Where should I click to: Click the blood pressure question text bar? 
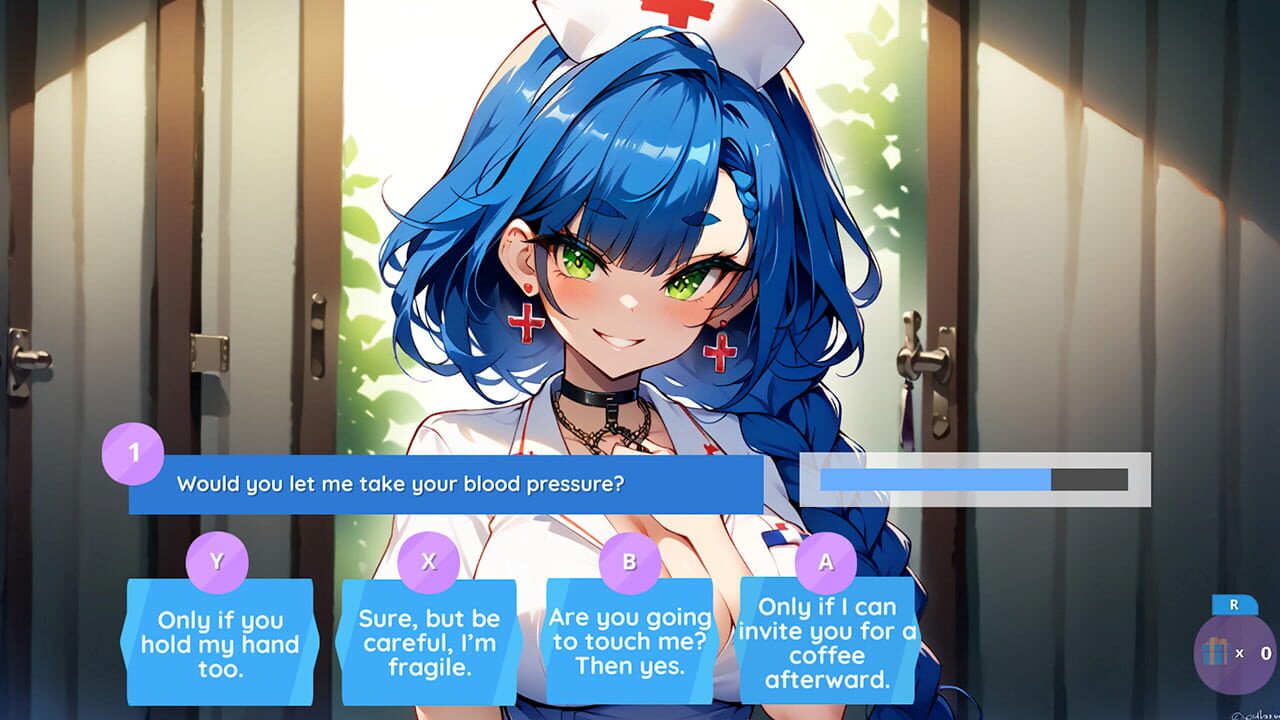tap(450, 484)
